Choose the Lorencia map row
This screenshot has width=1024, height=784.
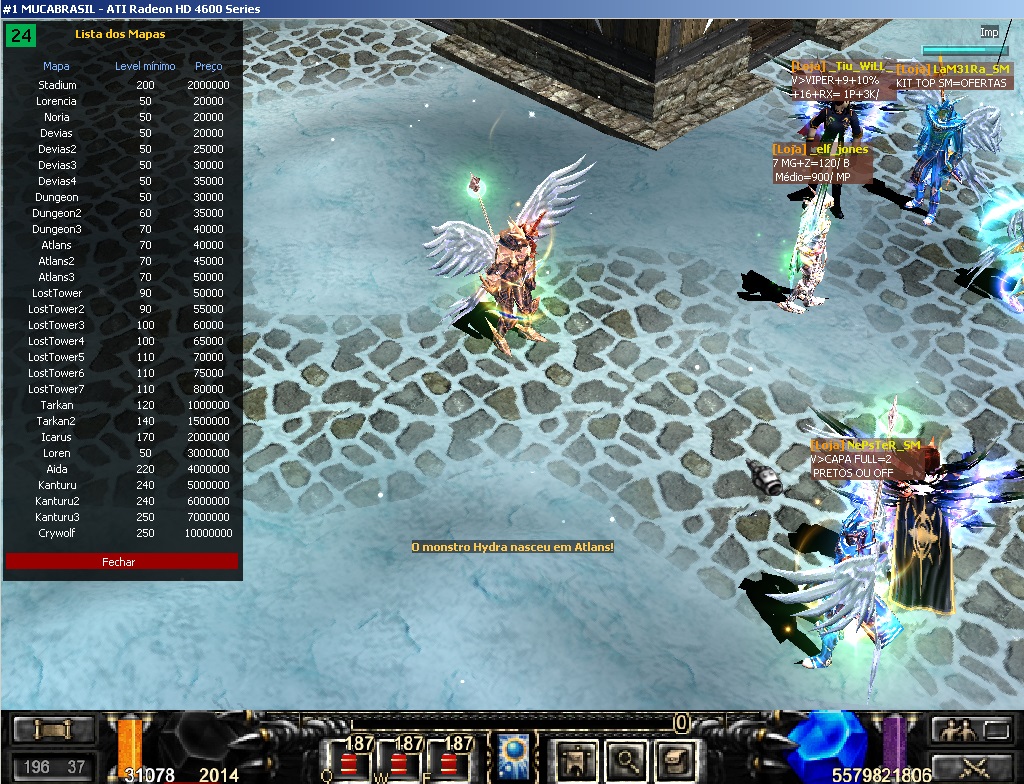pyautogui.click(x=57, y=101)
